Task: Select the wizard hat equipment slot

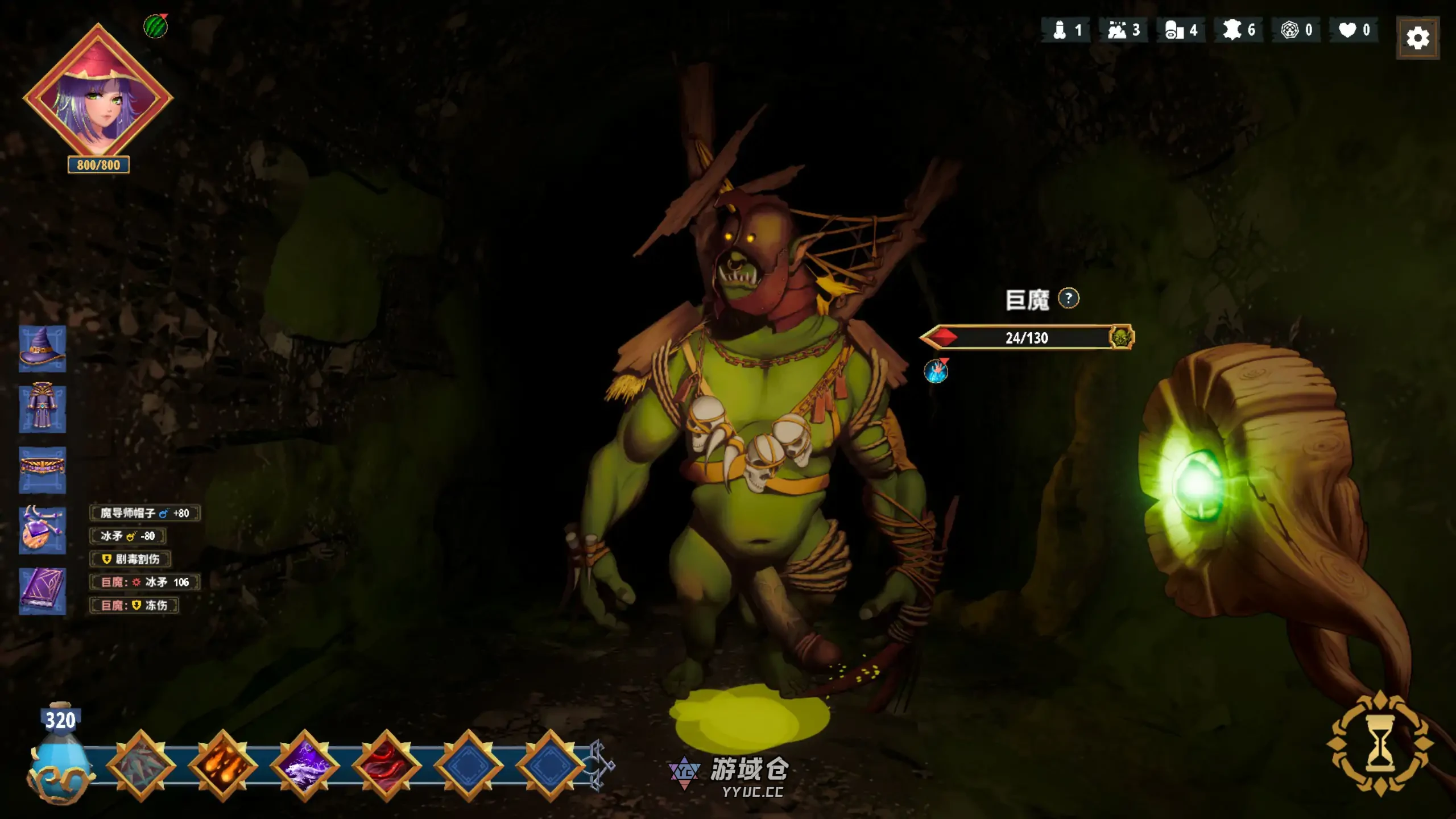Action: (43, 350)
